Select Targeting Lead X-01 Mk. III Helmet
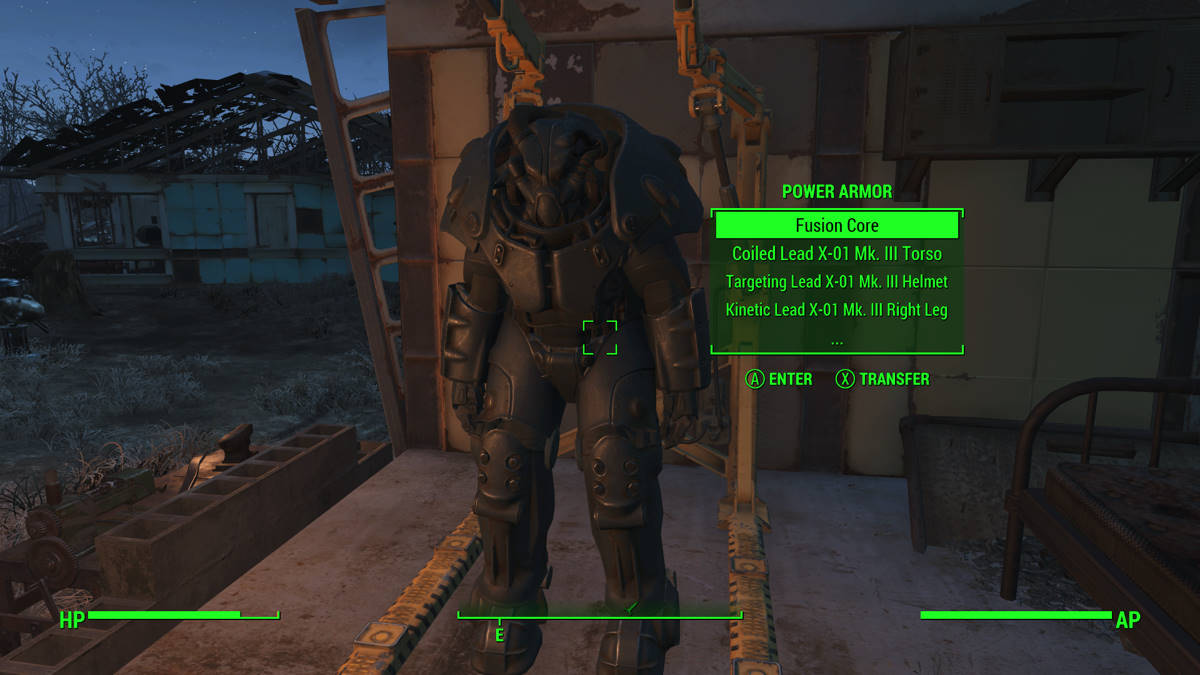 (836, 282)
